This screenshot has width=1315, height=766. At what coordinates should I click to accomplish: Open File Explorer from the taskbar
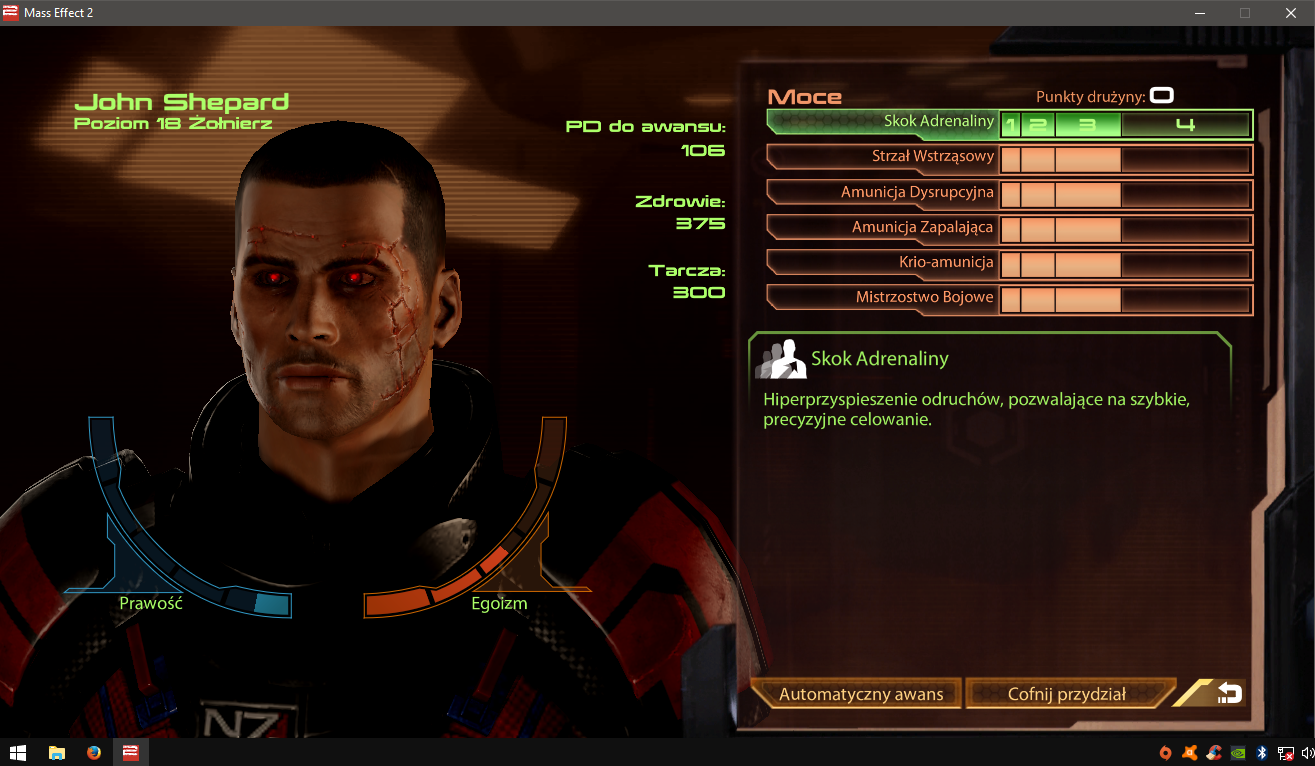57,753
